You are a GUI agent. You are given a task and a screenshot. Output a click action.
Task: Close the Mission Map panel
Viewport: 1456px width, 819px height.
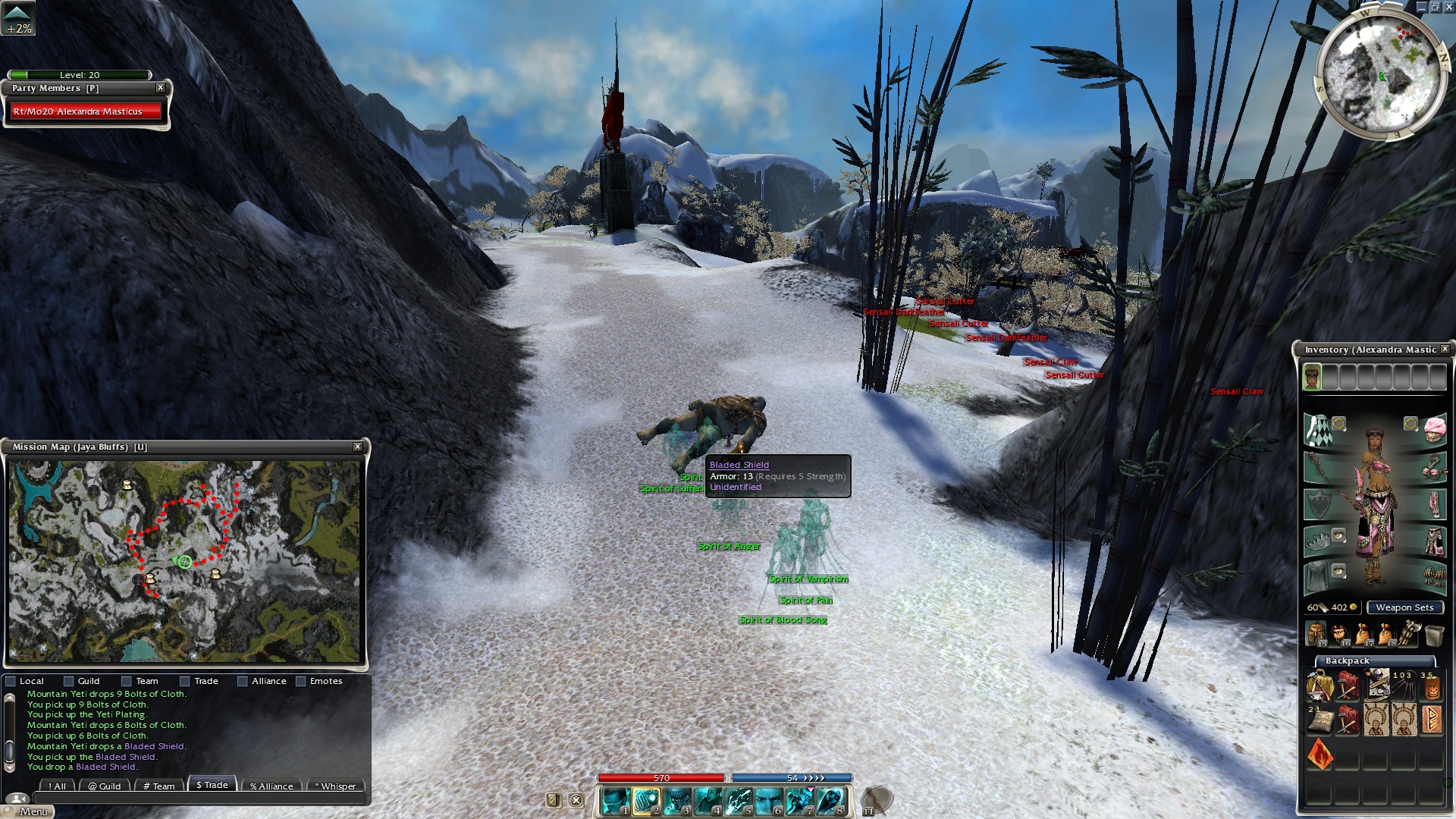pyautogui.click(x=358, y=447)
